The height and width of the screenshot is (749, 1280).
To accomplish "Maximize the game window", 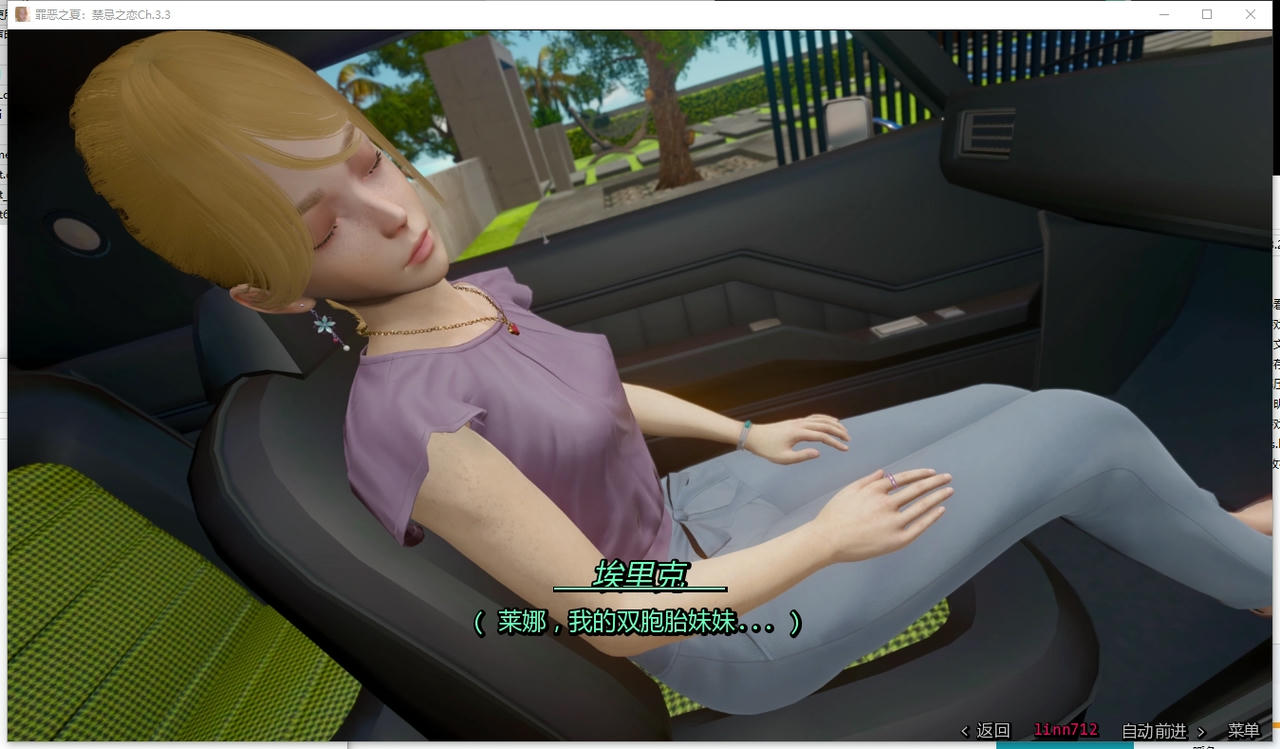I will (1207, 14).
